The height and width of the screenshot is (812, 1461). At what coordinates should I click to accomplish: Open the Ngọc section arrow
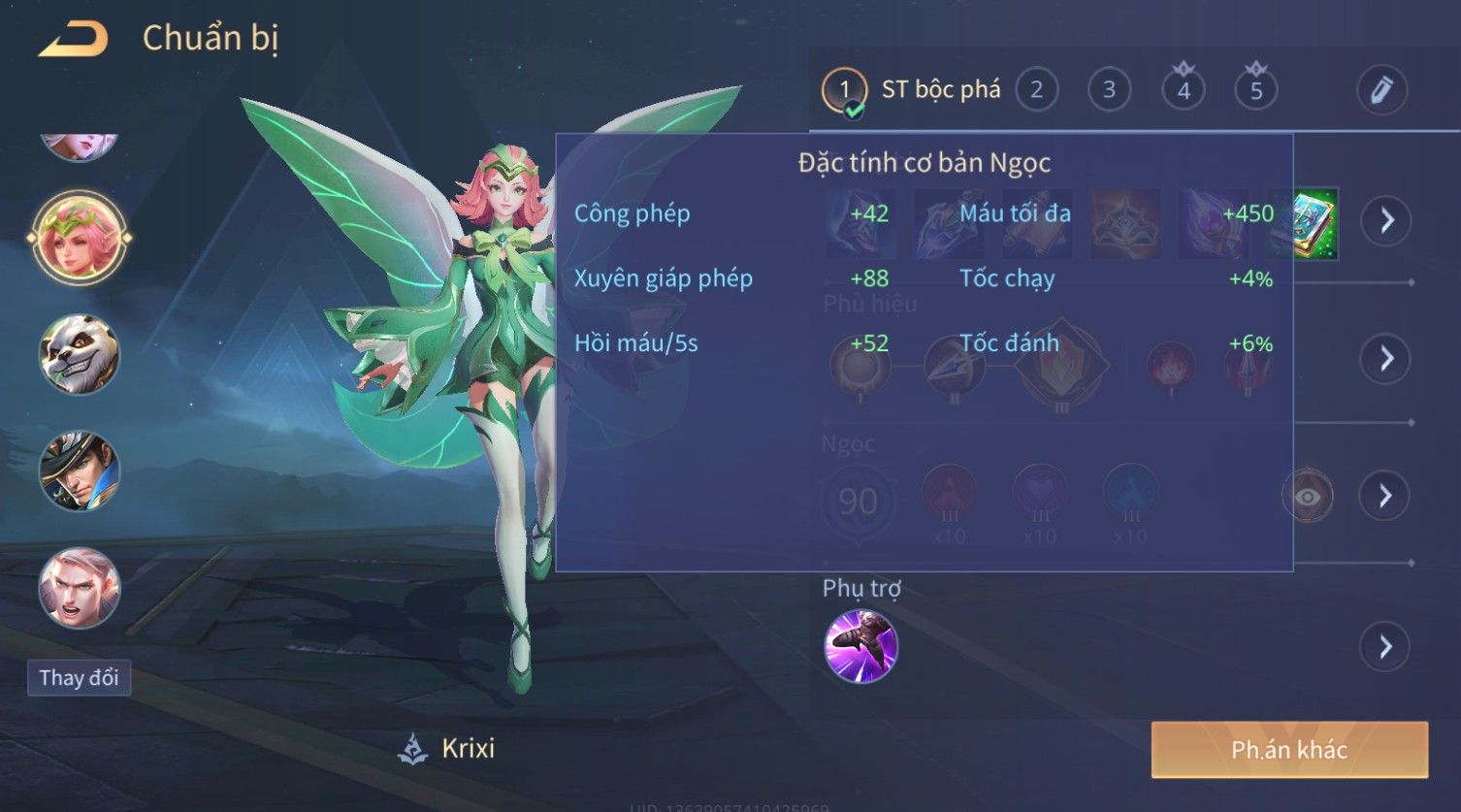pyautogui.click(x=1386, y=497)
